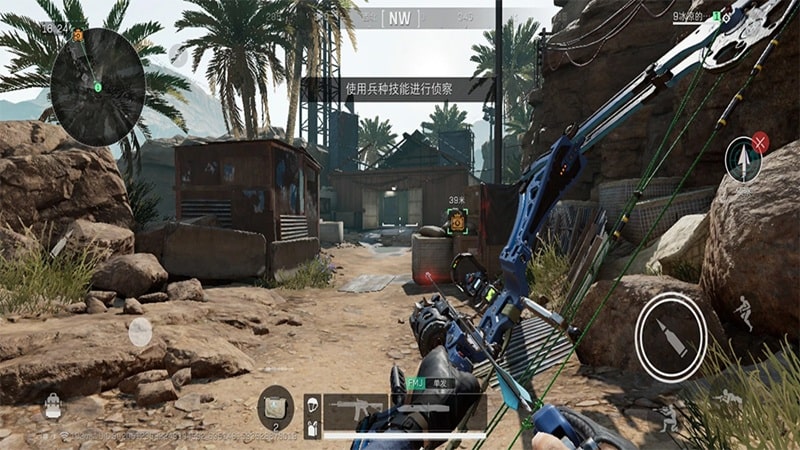Tap the translucent circle beside the minimap

(178, 54)
